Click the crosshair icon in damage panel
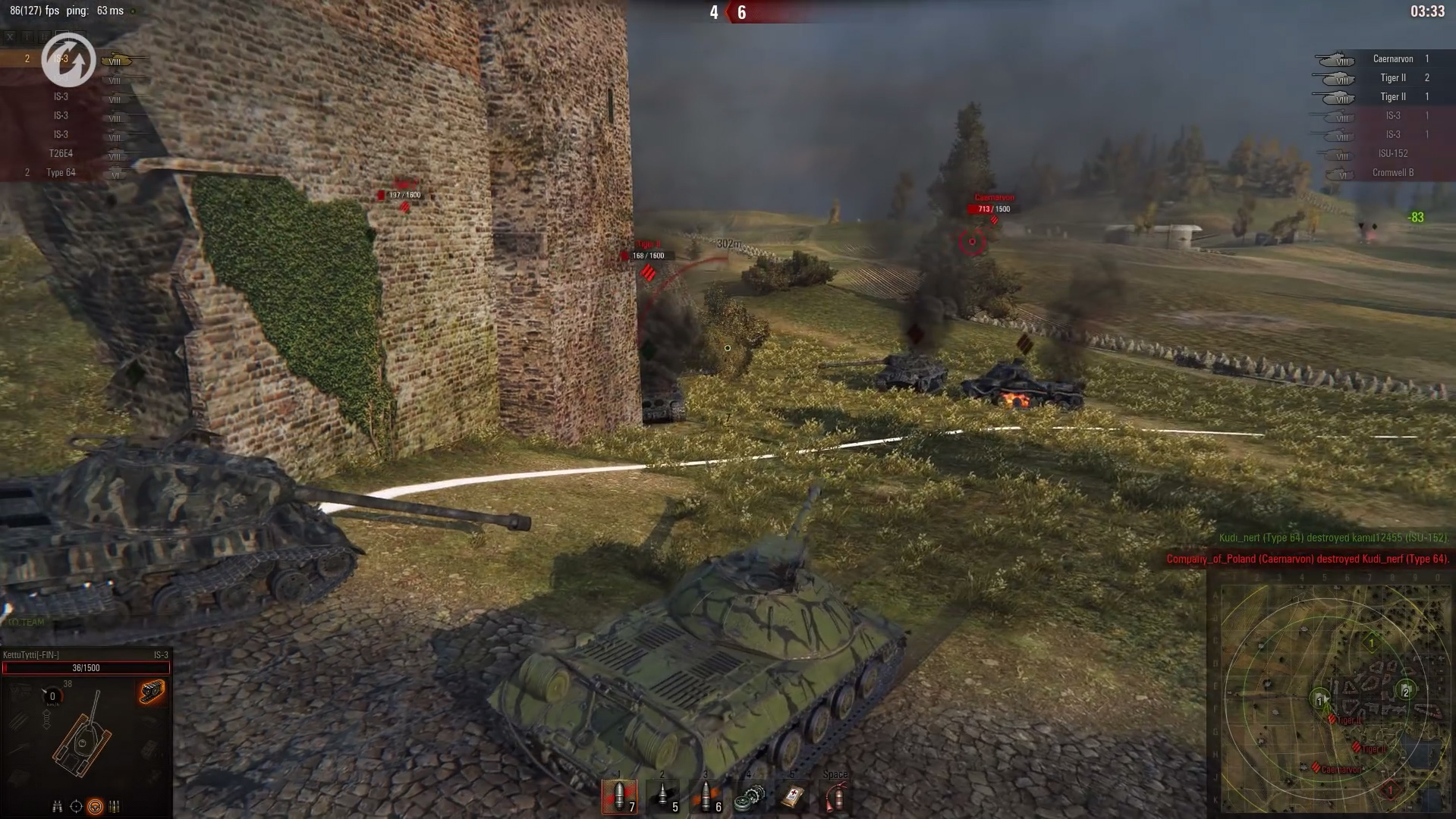 point(76,806)
